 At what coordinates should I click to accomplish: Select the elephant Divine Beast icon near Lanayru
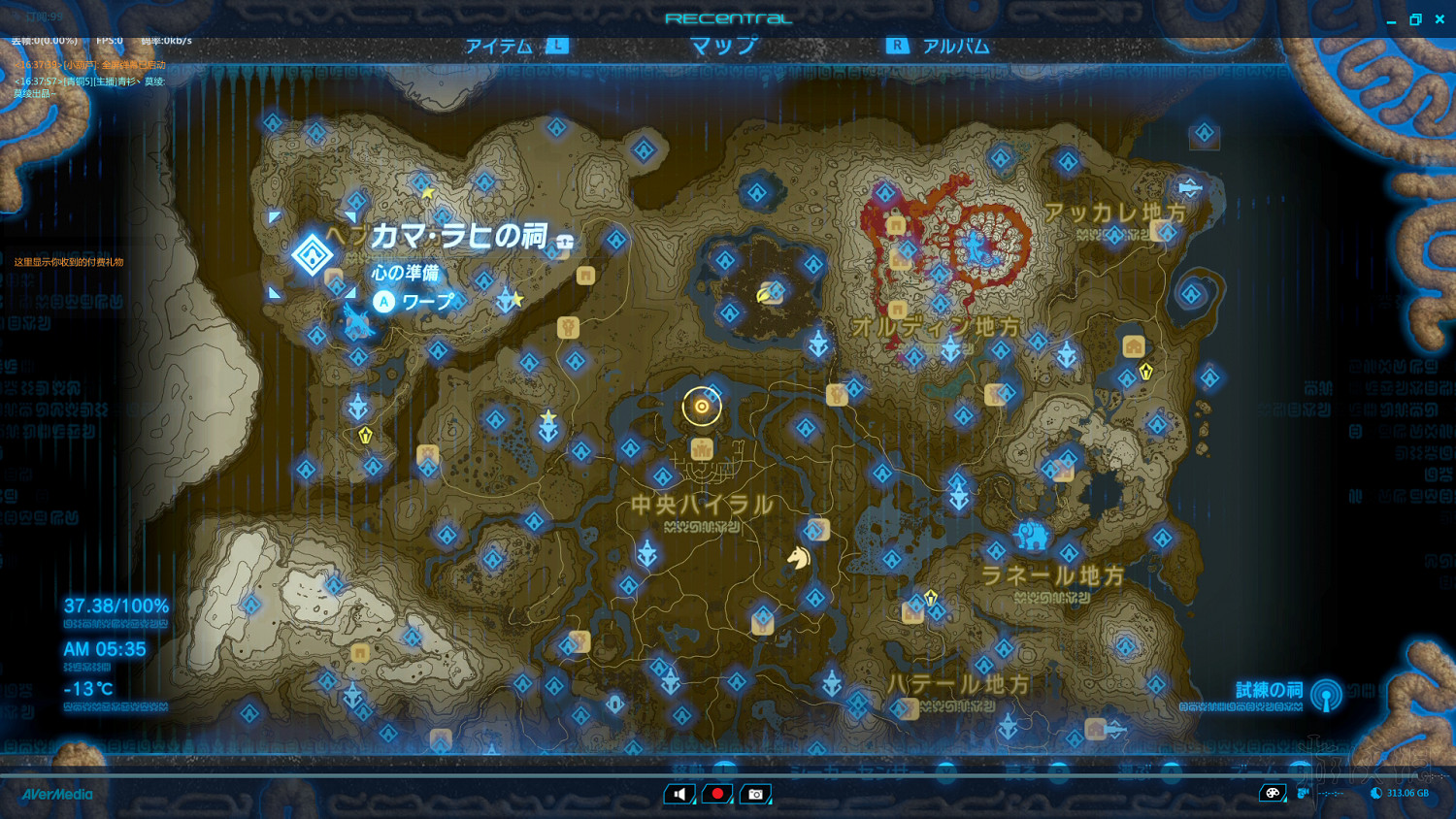click(x=1031, y=535)
